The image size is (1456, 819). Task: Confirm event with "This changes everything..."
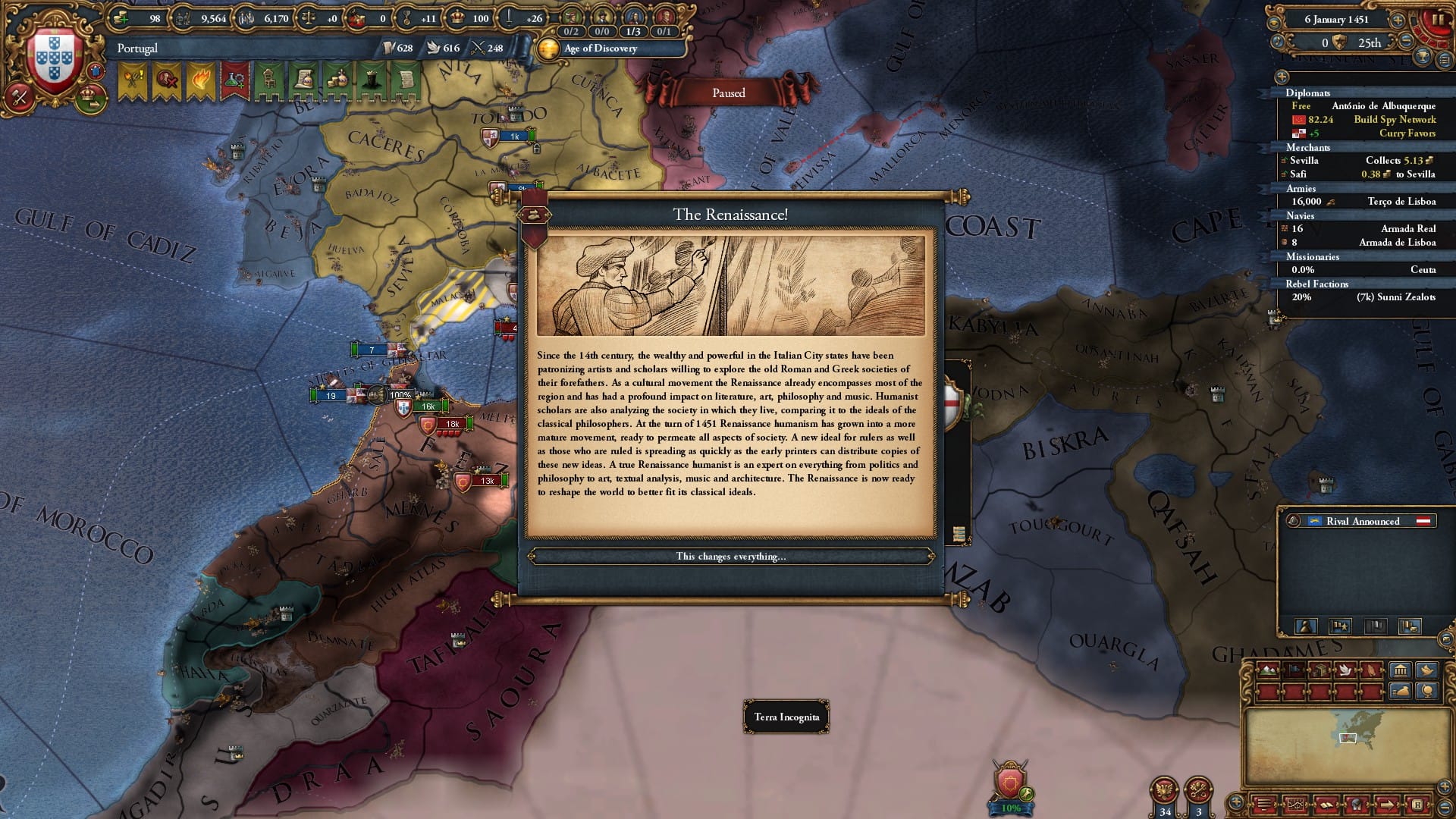730,557
